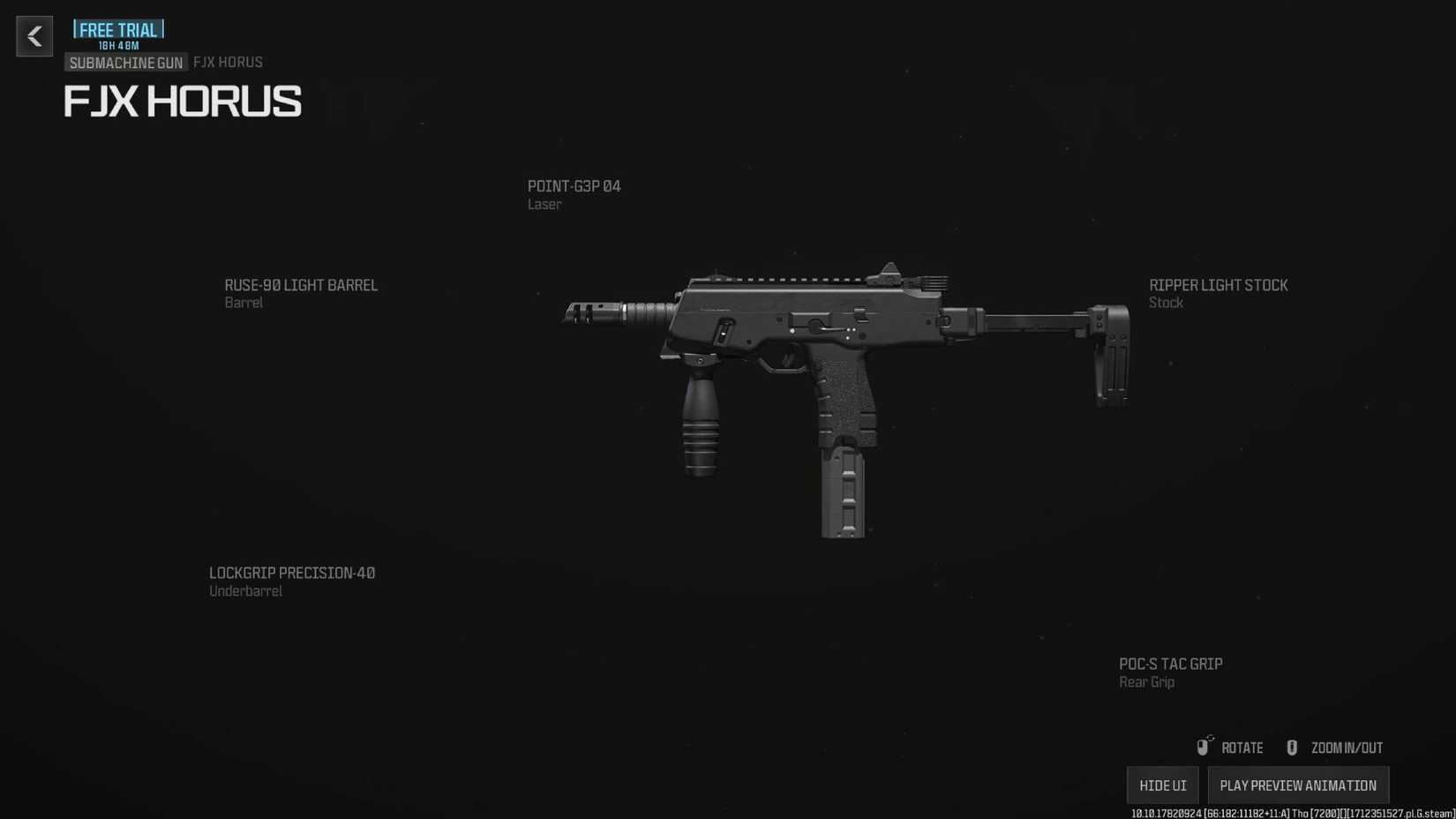1456x819 pixels.
Task: Select the SUBMACHINE GUN category label
Action: (125, 63)
